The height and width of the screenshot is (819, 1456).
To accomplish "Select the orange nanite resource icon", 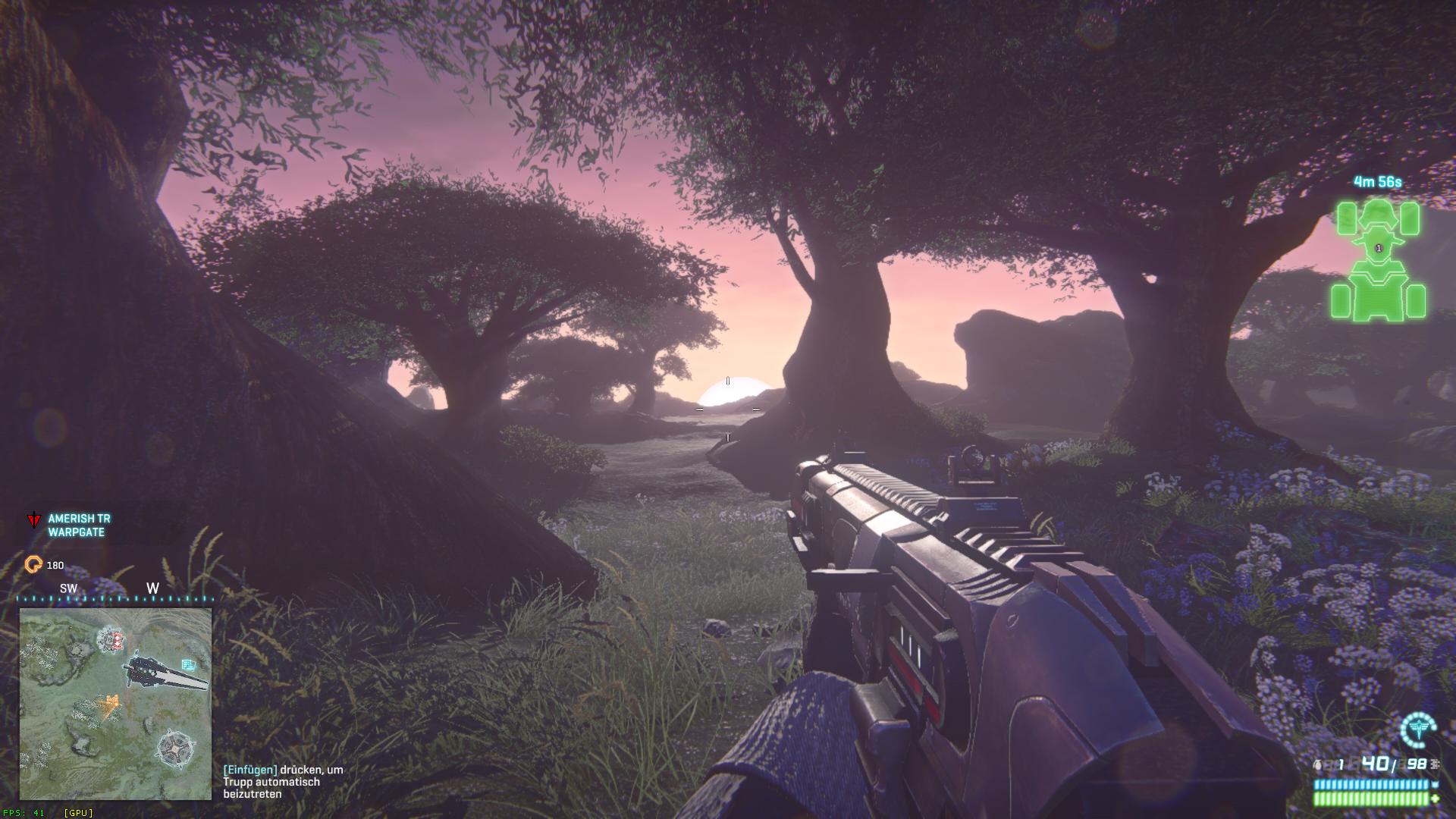I will (x=34, y=564).
